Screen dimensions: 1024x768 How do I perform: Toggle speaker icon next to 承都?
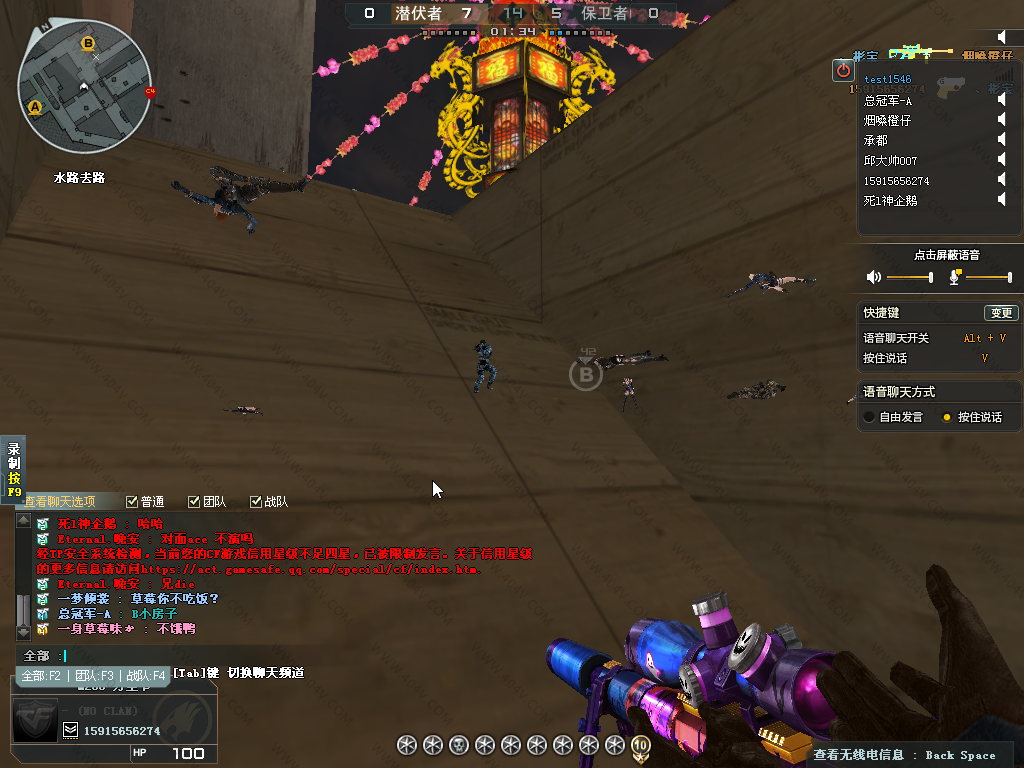1001,140
